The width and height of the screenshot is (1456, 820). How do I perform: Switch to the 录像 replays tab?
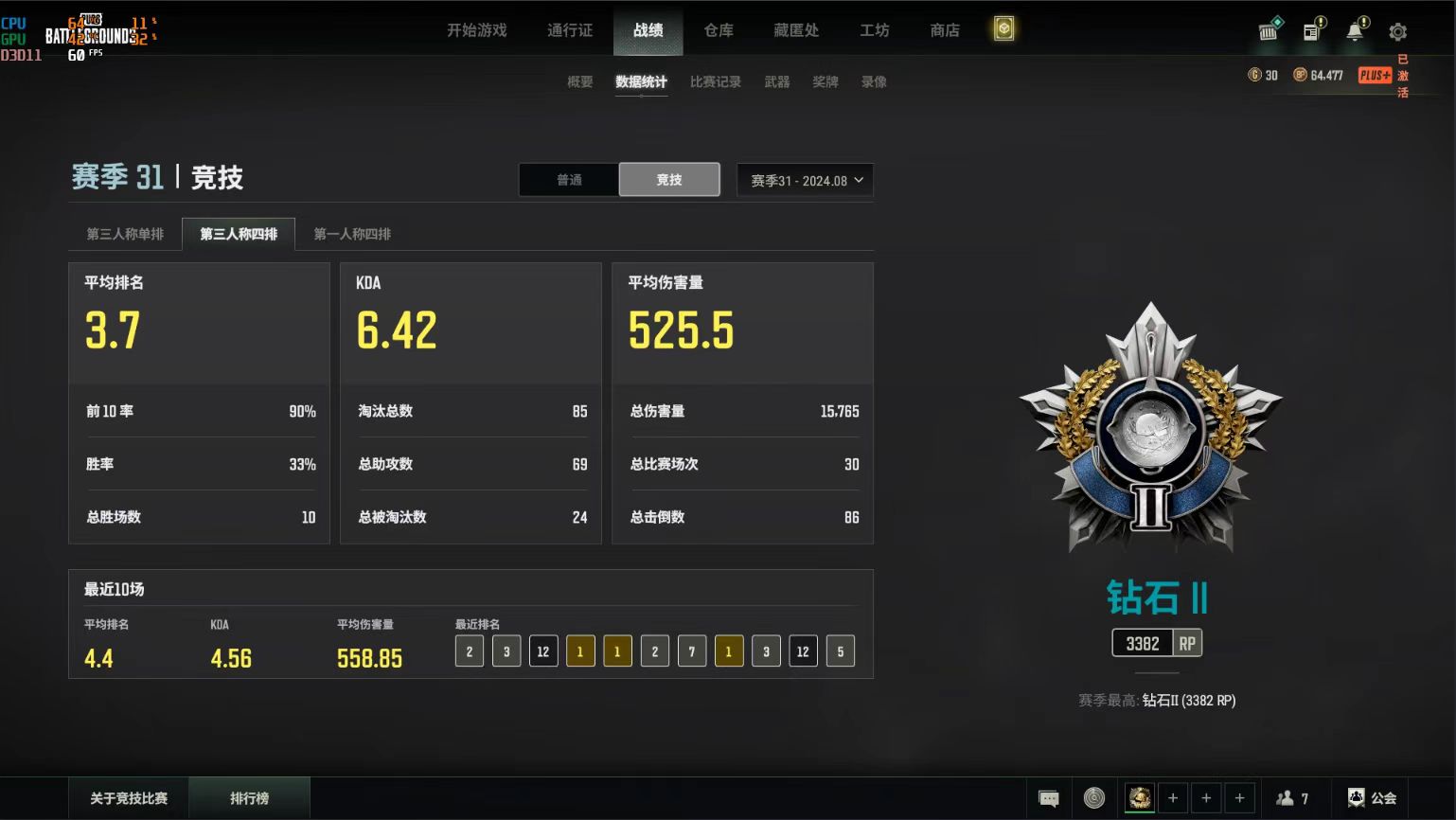click(x=873, y=82)
